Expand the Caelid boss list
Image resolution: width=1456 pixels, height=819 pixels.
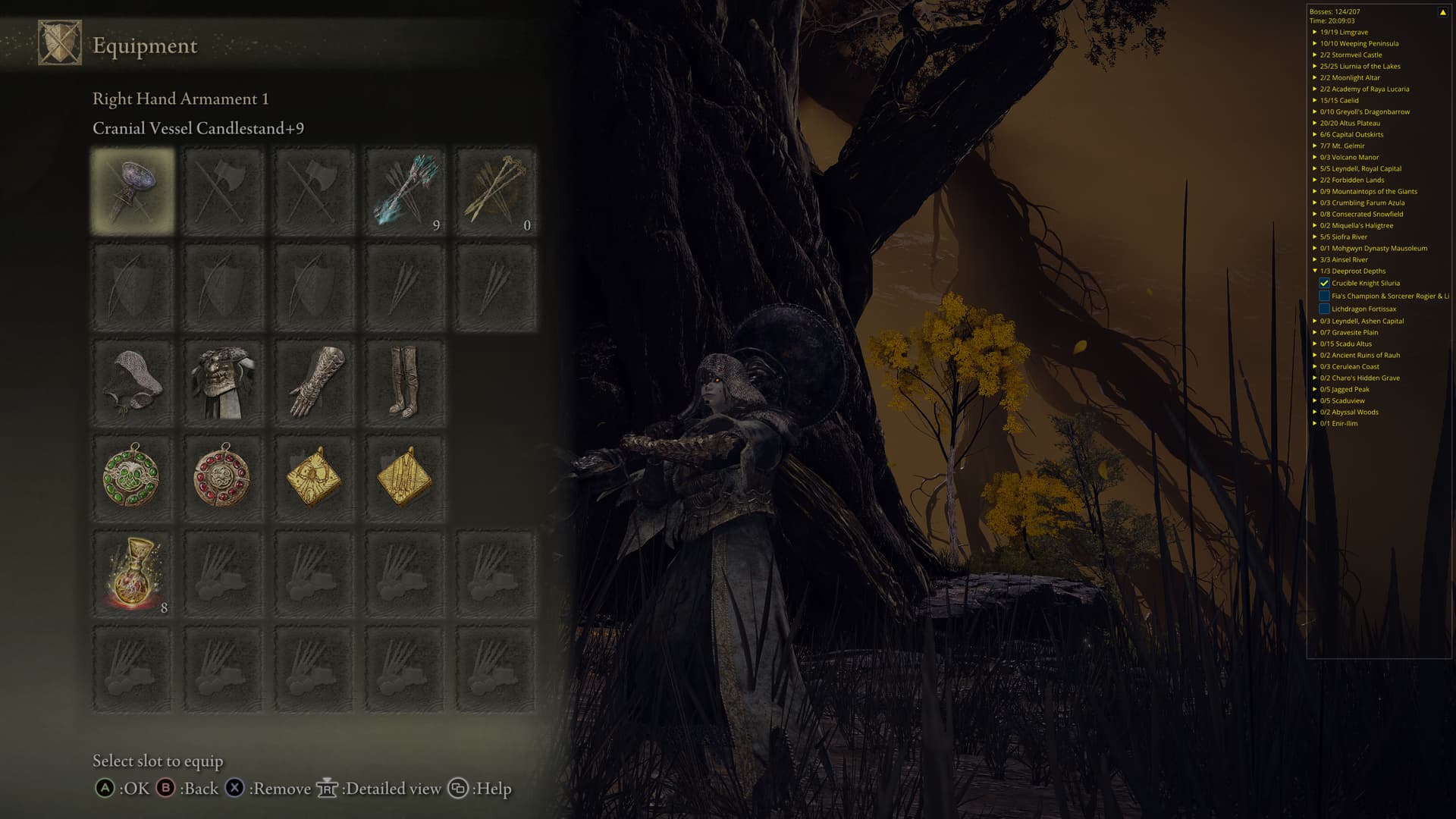(x=1315, y=101)
